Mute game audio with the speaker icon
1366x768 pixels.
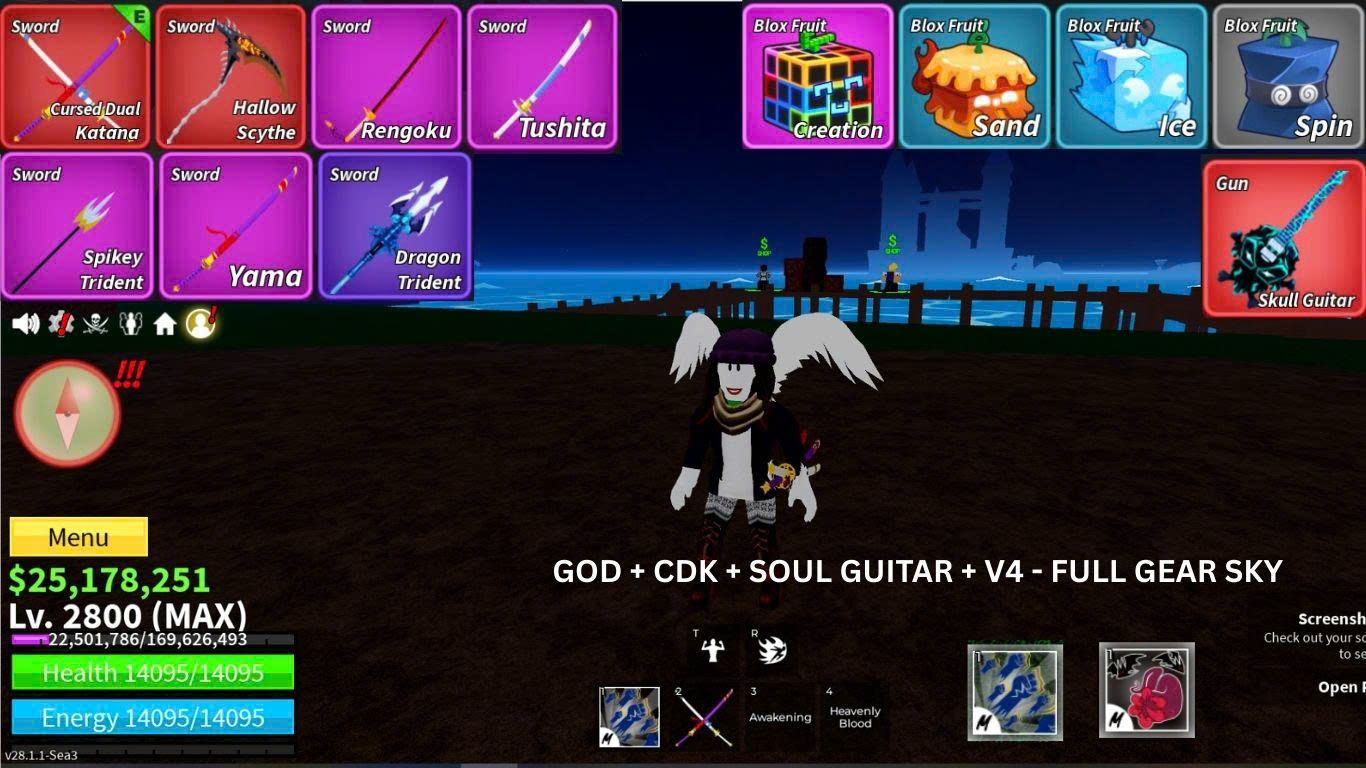pyautogui.click(x=25, y=322)
